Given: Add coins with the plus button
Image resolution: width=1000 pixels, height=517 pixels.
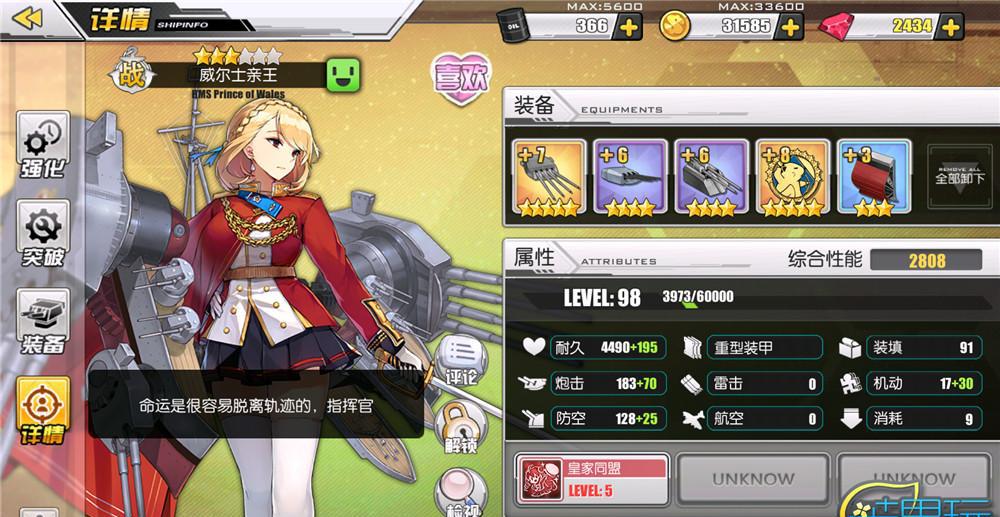Looking at the screenshot, I should 790,26.
